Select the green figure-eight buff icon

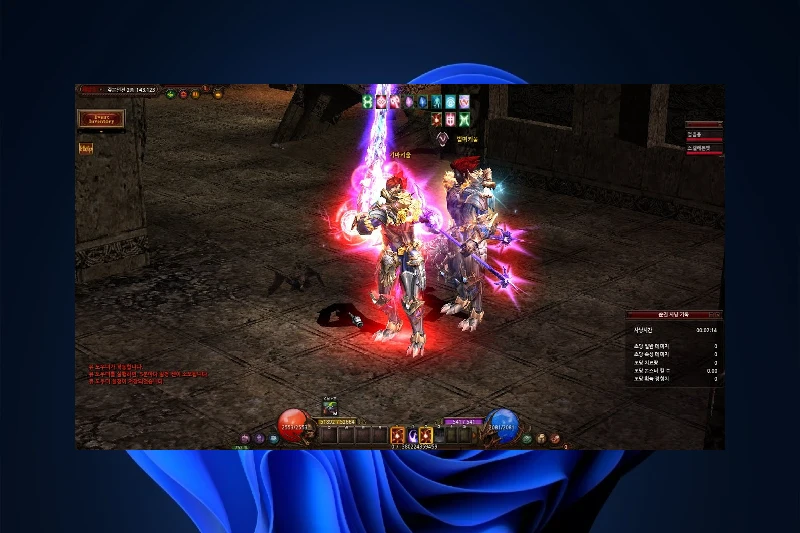(x=367, y=101)
